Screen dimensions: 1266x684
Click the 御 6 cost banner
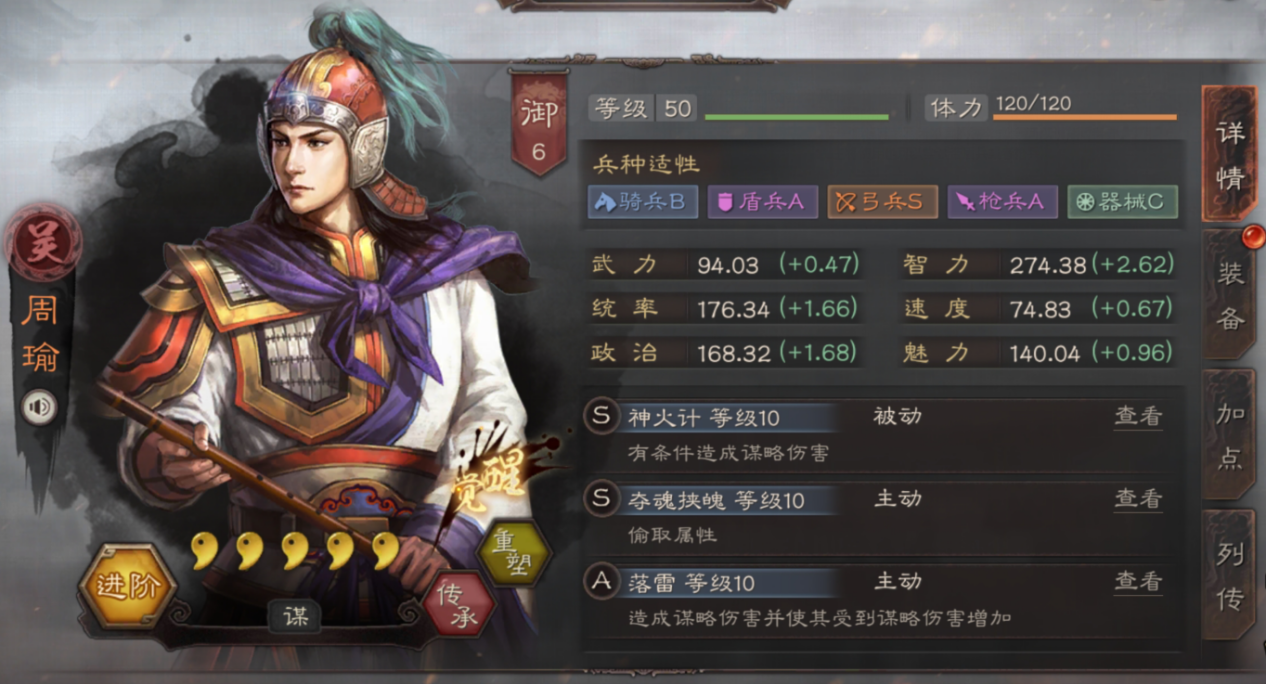(538, 122)
